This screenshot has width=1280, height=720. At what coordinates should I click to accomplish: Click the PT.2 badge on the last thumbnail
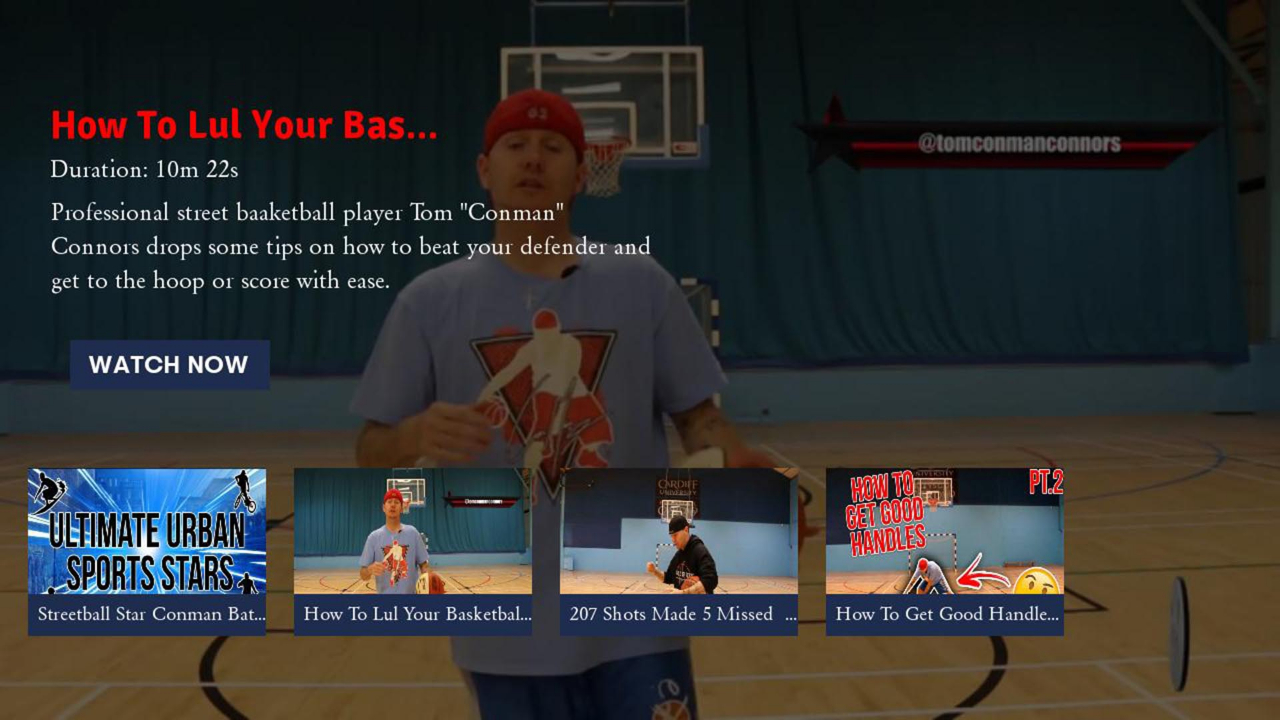[x=1046, y=482]
